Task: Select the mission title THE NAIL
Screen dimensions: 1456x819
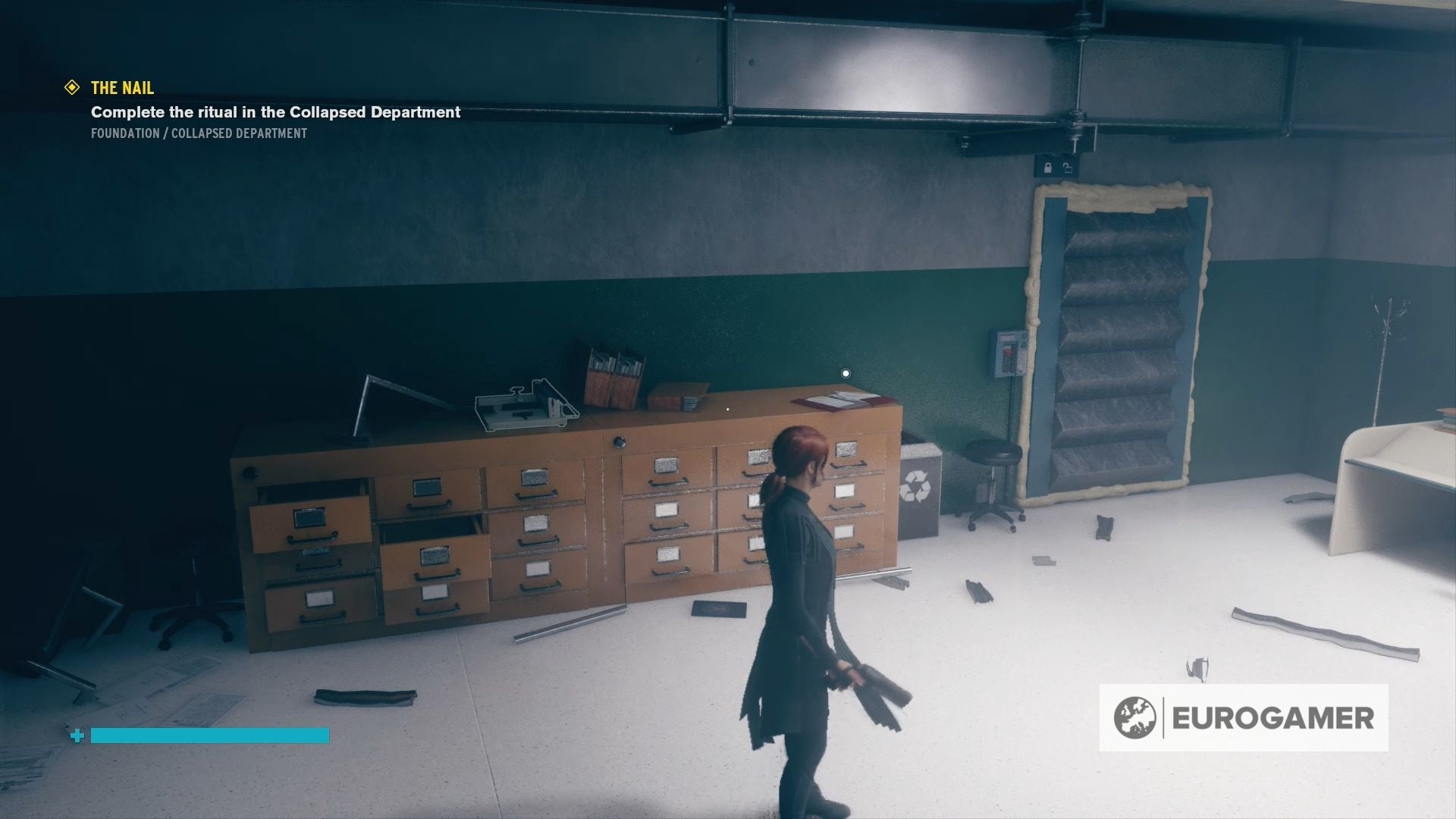Action: pyautogui.click(x=121, y=88)
